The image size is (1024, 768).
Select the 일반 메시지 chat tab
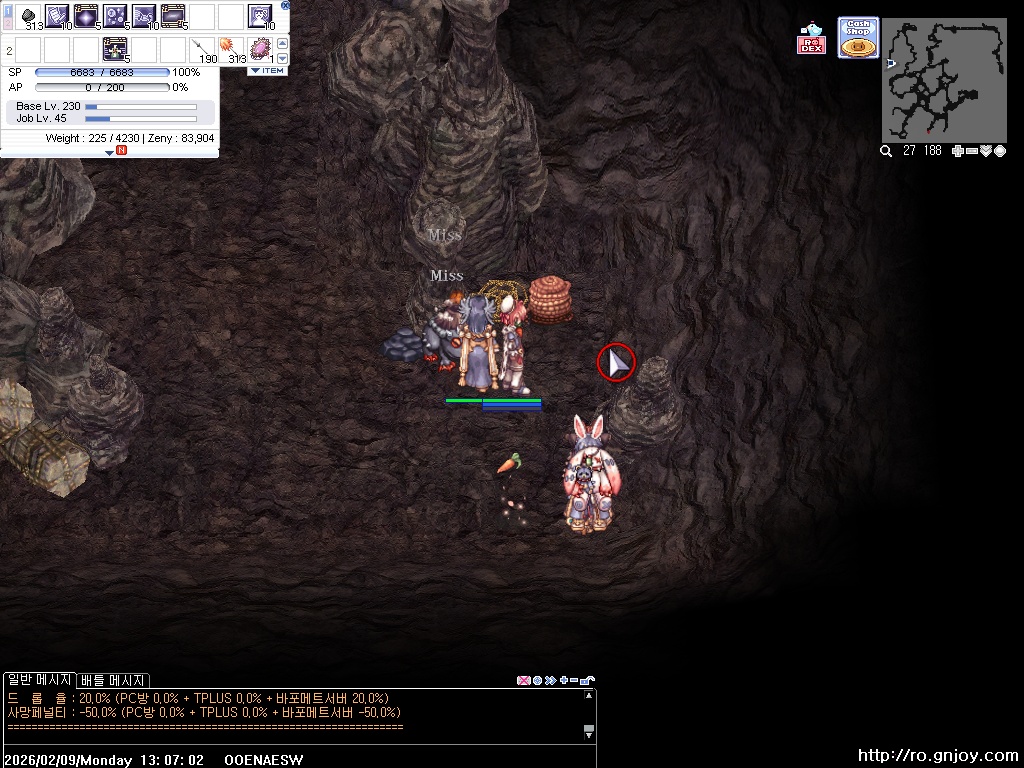39,680
